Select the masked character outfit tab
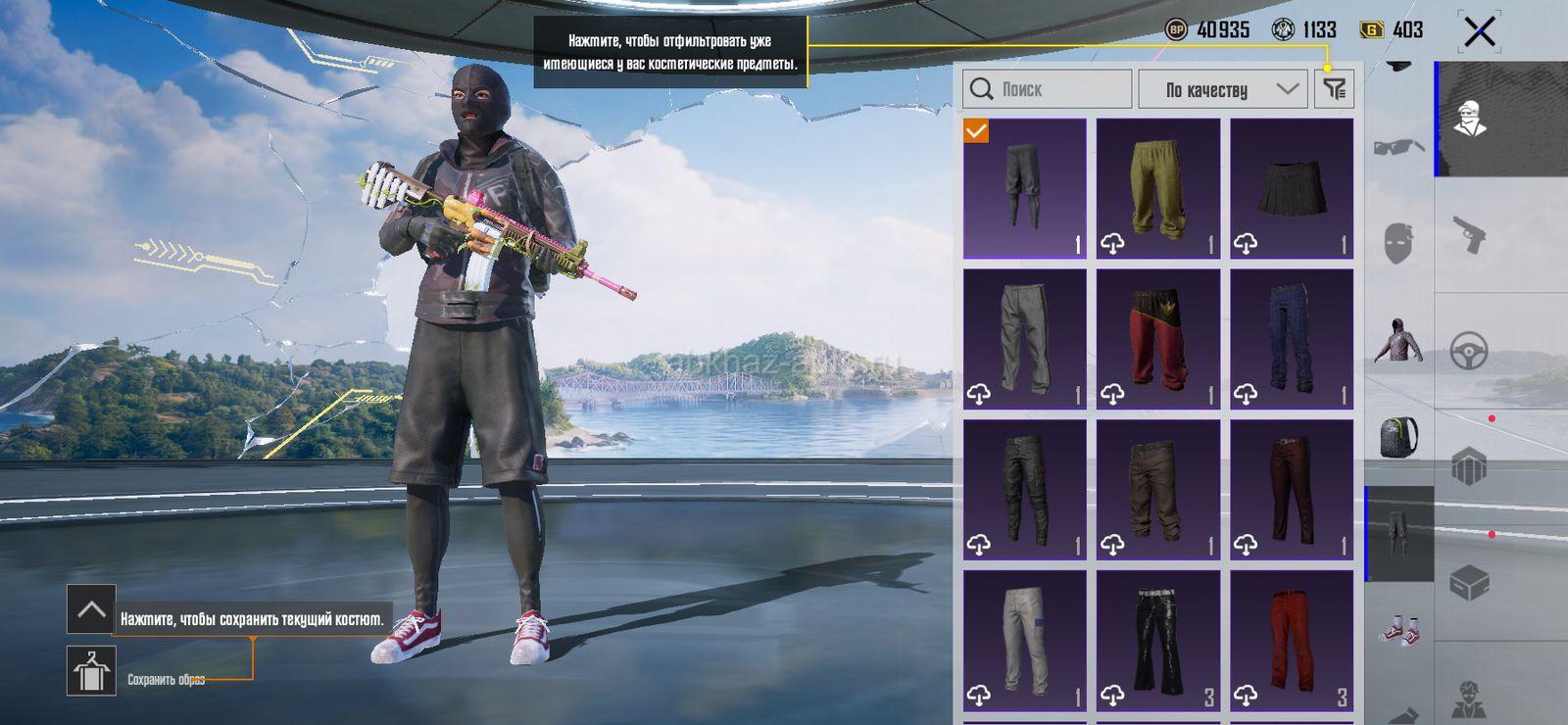The width and height of the screenshot is (1568, 725). (x=1469, y=120)
